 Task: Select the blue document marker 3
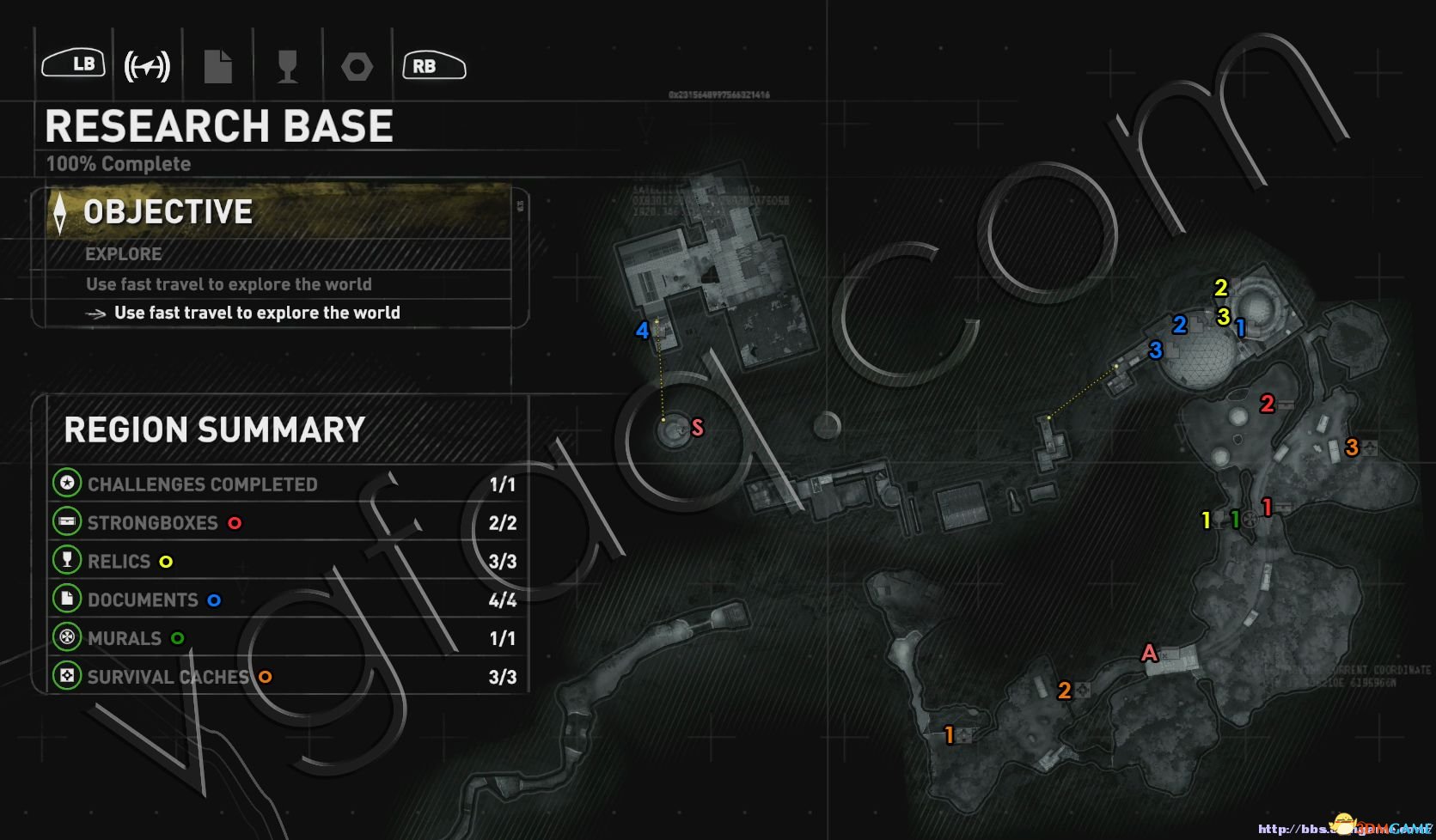tap(1156, 350)
